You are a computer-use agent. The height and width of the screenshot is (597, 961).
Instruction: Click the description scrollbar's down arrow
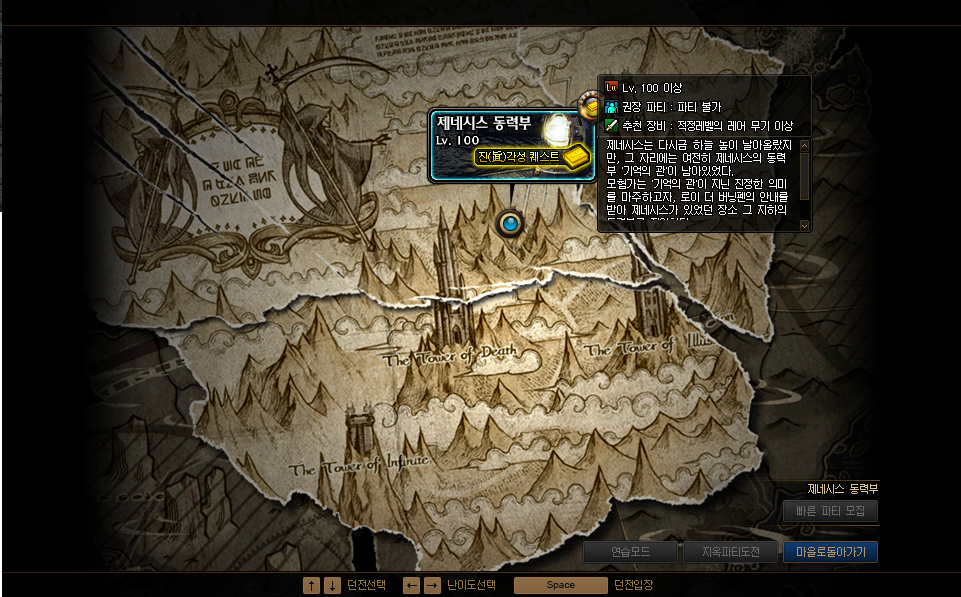tap(805, 226)
